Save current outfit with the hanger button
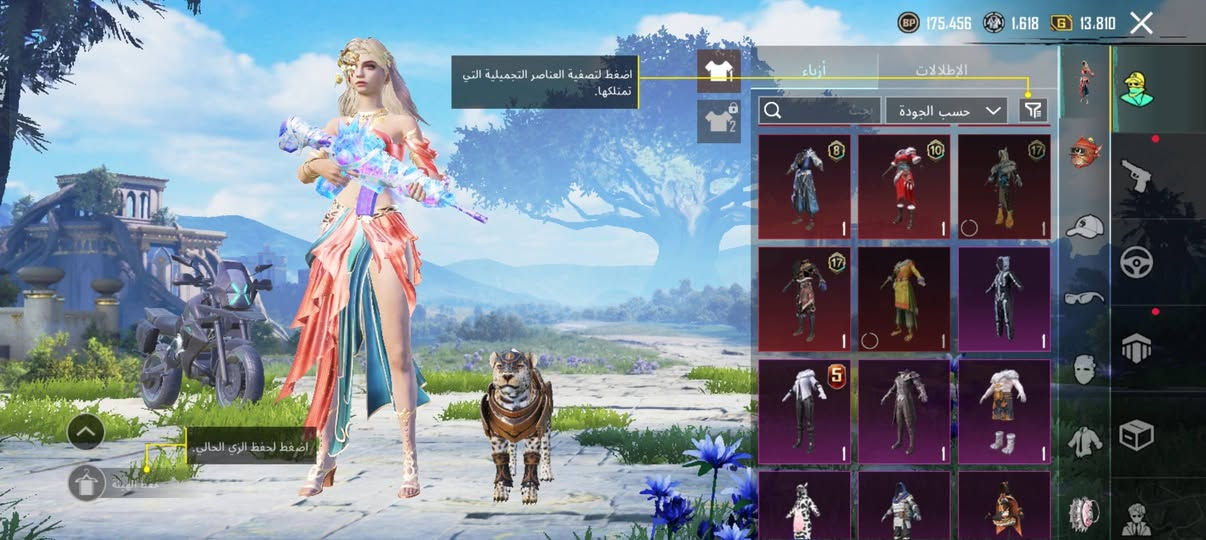Screen dimensions: 1206x540 click(87, 483)
